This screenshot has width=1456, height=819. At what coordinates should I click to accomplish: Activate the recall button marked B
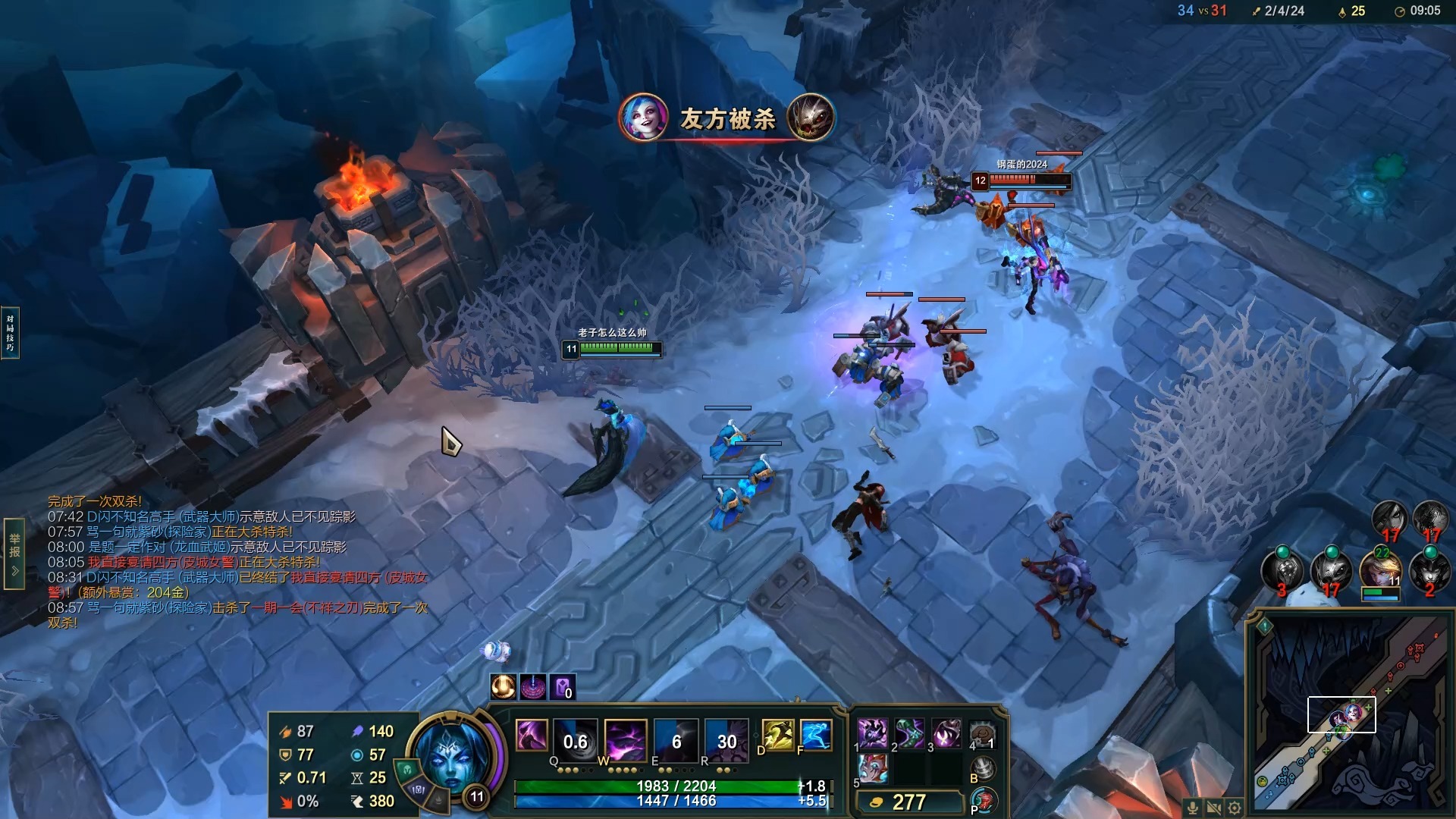click(x=983, y=768)
